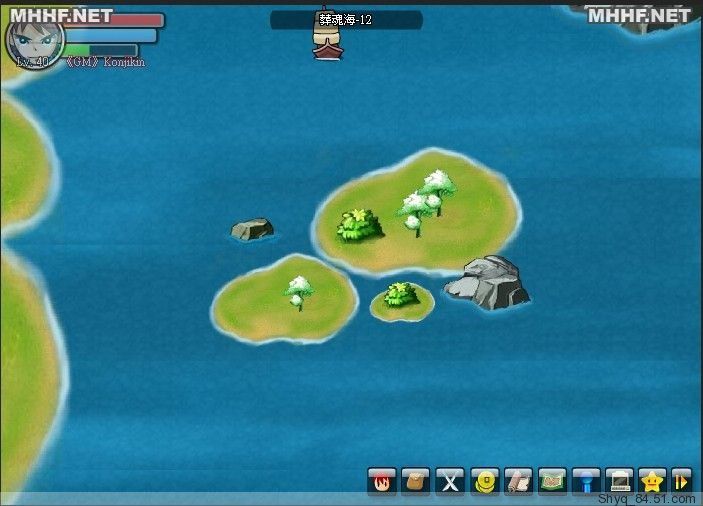Select the crossed swords icon
703x506 pixels.
coord(450,481)
